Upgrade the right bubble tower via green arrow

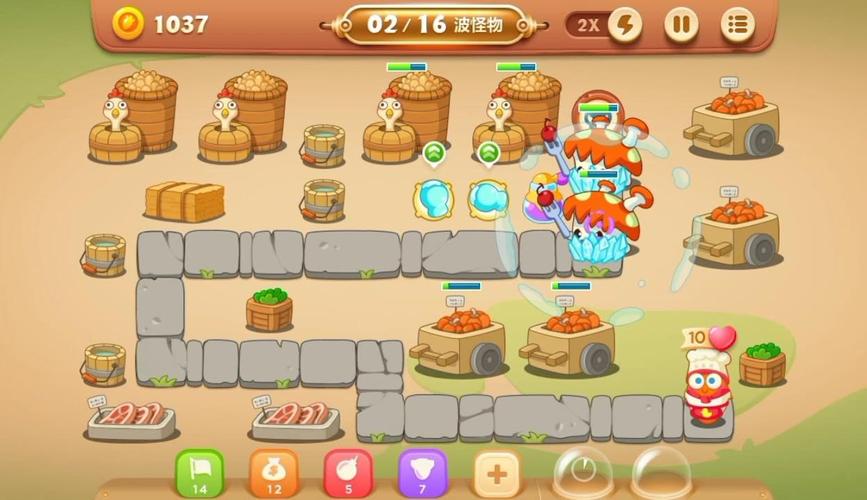pyautogui.click(x=488, y=153)
